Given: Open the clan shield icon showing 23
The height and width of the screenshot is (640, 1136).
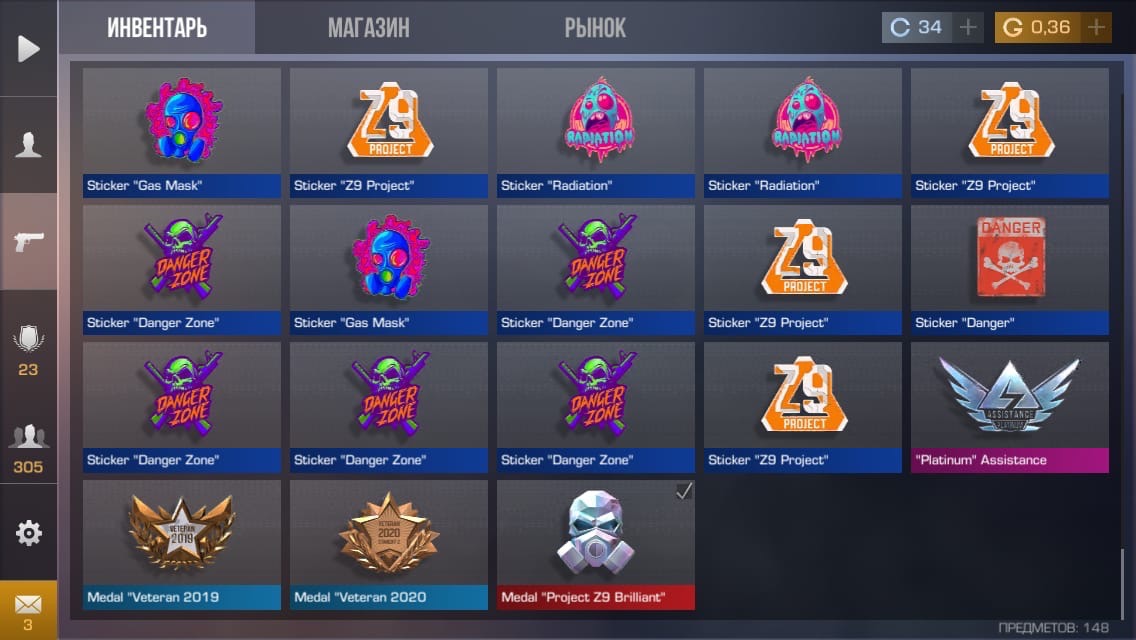Looking at the screenshot, I should 28,348.
